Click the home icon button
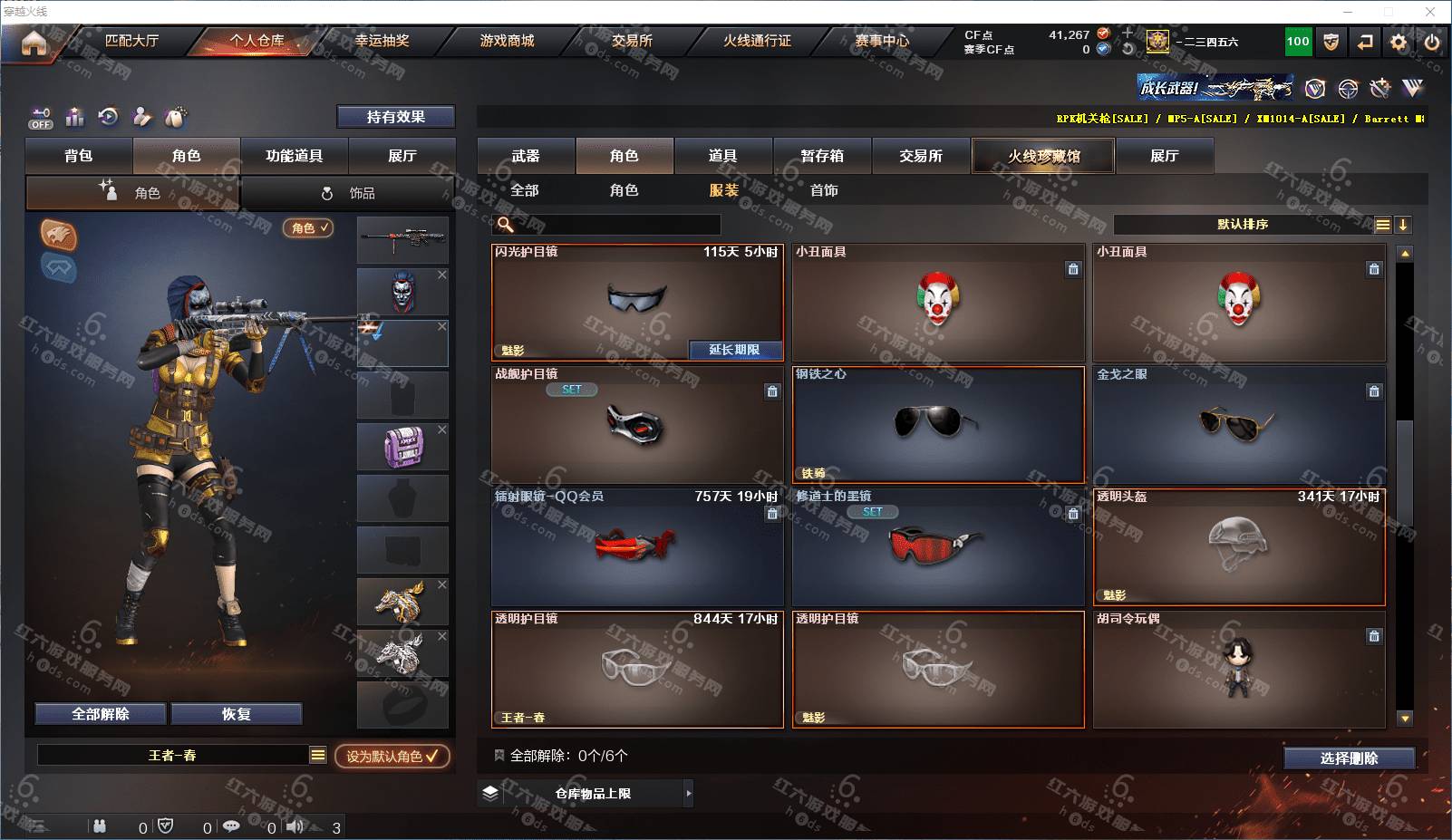This screenshot has width=1452, height=840. (34, 43)
